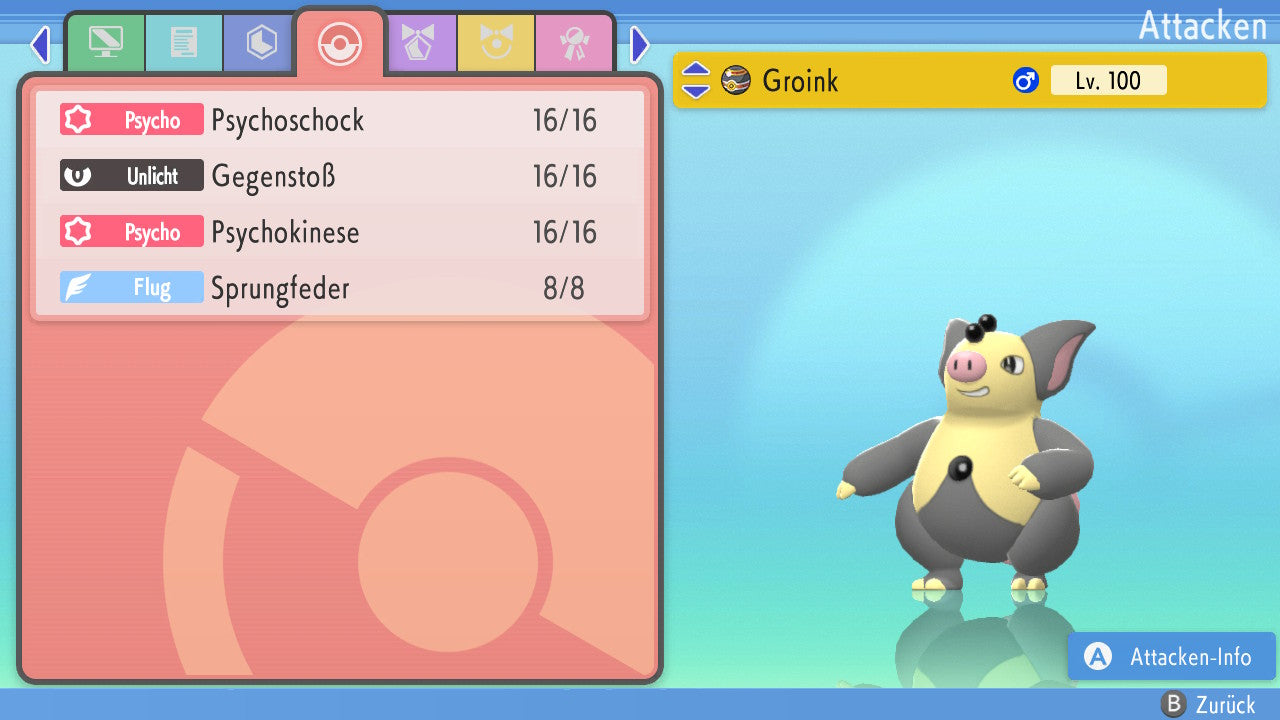Screen dimensions: 1280x720
Task: Click the left arrow before the tabs
Action: (40, 44)
